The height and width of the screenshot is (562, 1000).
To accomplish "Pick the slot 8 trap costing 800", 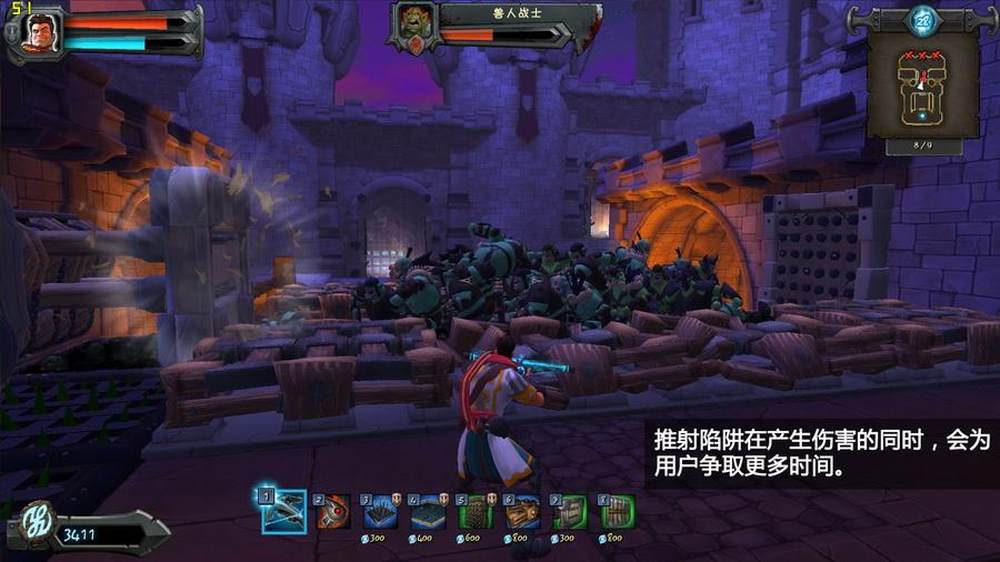I will (x=617, y=511).
